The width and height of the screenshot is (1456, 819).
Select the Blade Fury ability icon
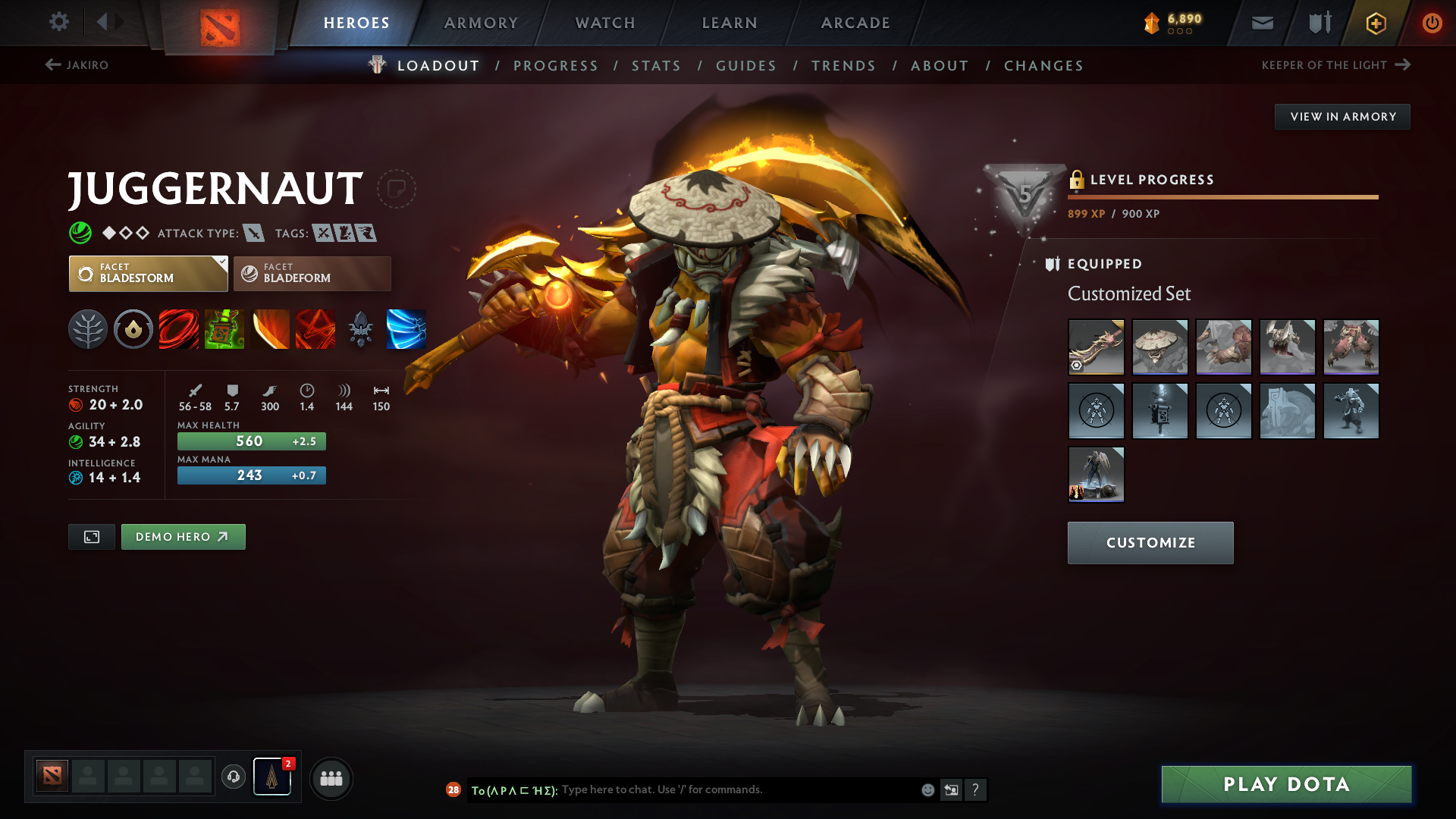[x=179, y=329]
